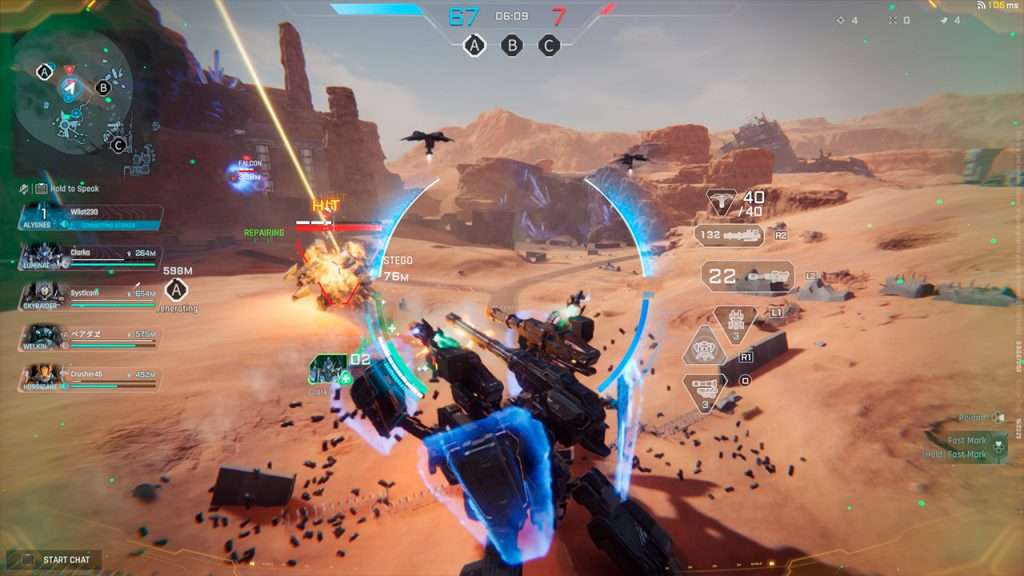Select the 22-ammo cannon weapon slot
The height and width of the screenshot is (576, 1024).
(x=747, y=276)
